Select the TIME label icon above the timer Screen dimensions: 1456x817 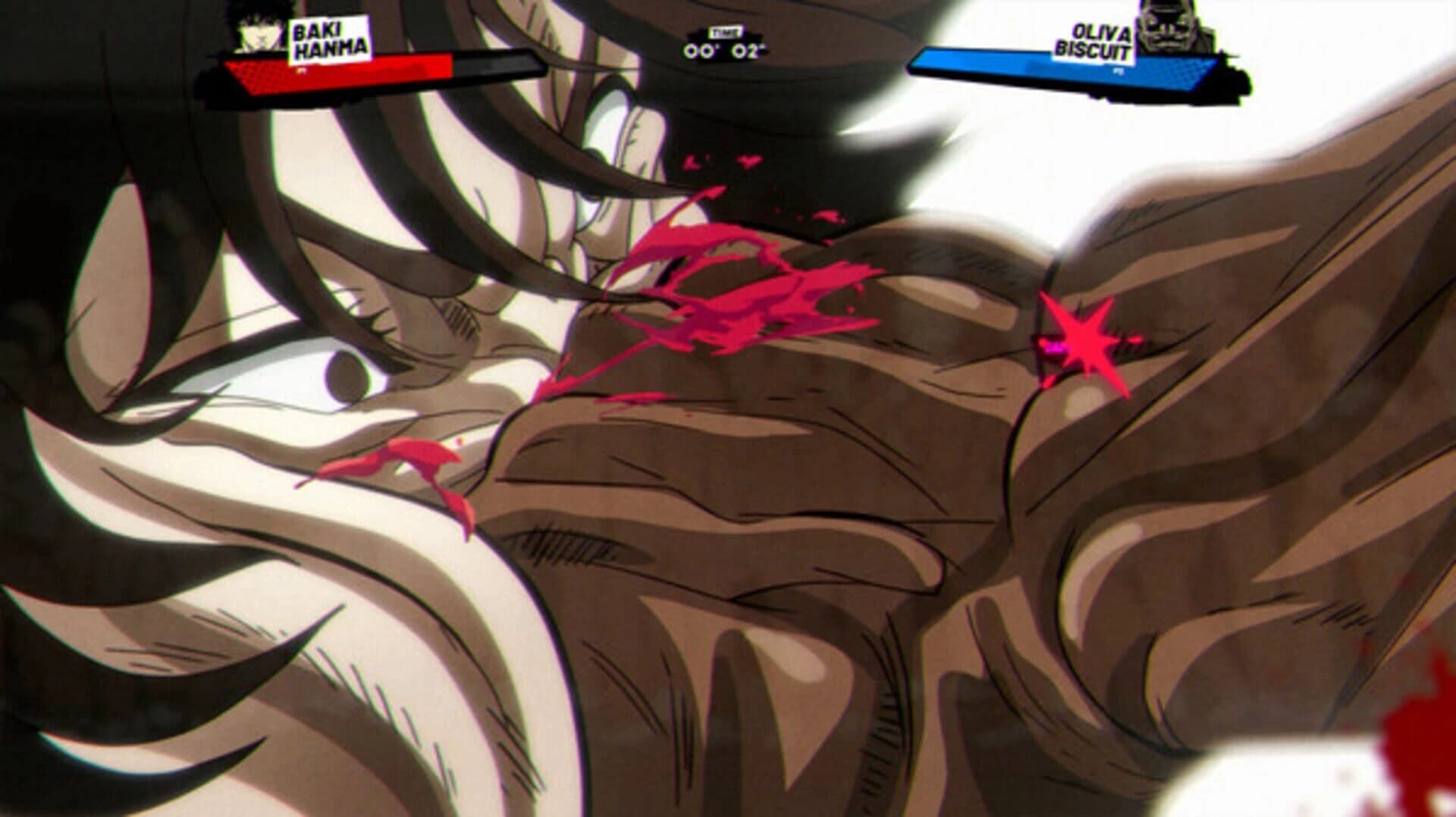click(724, 32)
